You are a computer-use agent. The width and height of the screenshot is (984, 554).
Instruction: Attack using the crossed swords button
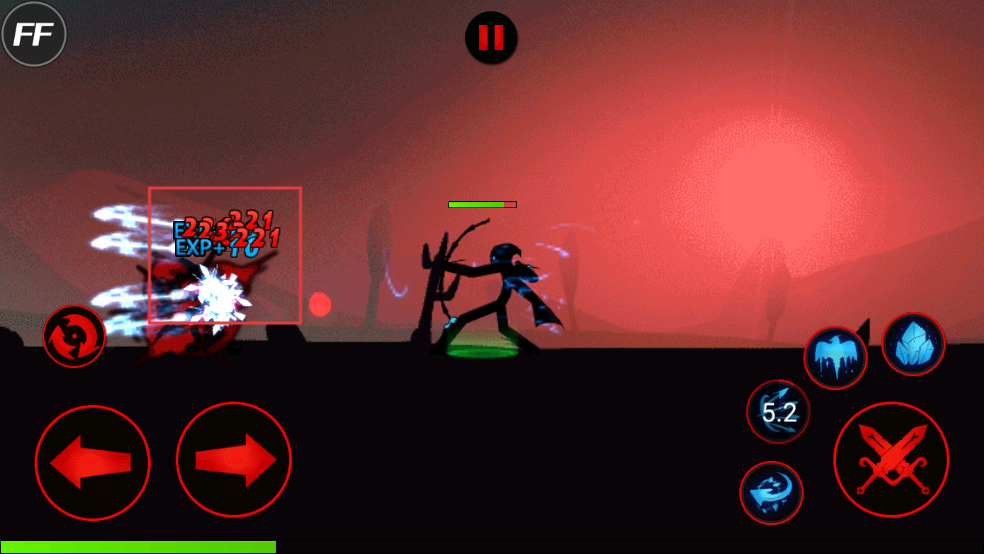[x=891, y=460]
